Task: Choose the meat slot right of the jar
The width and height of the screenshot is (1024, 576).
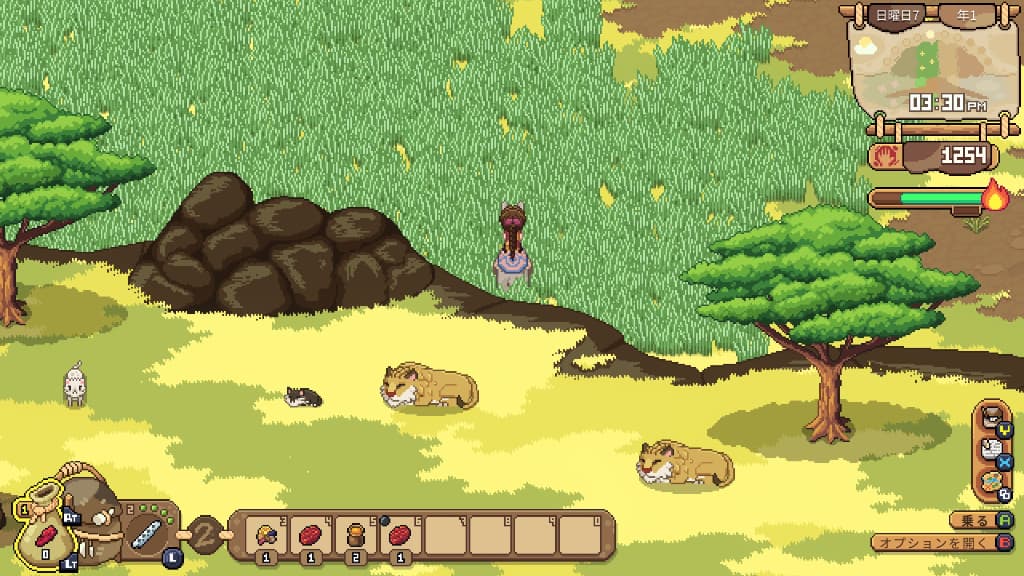Action: 399,535
